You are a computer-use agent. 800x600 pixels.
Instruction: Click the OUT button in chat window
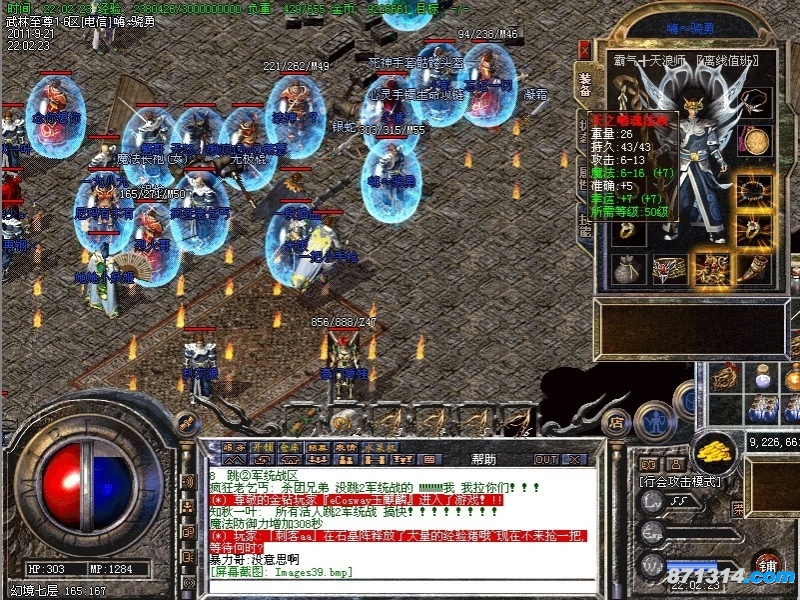point(546,459)
